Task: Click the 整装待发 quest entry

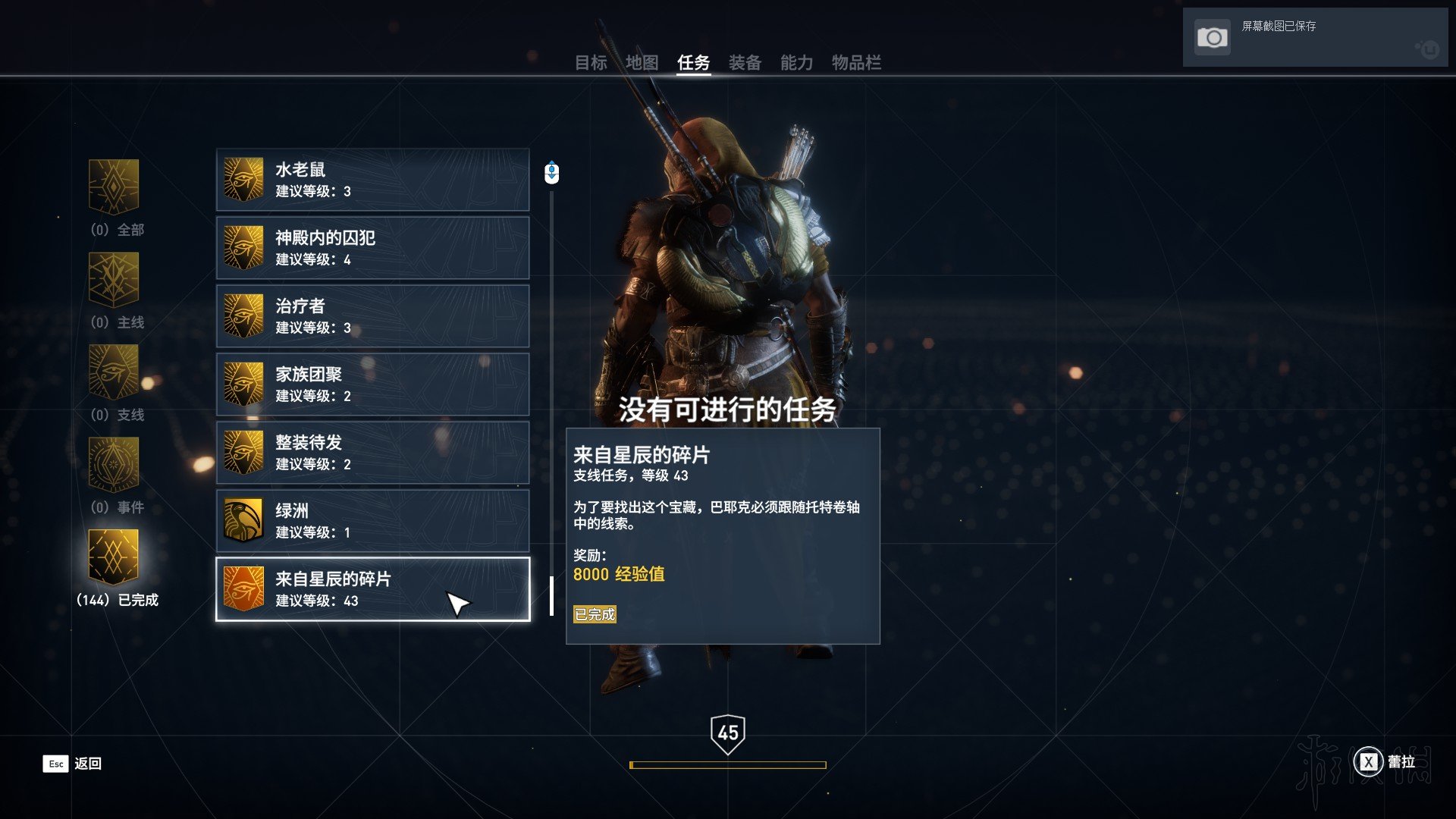Action: [x=372, y=453]
